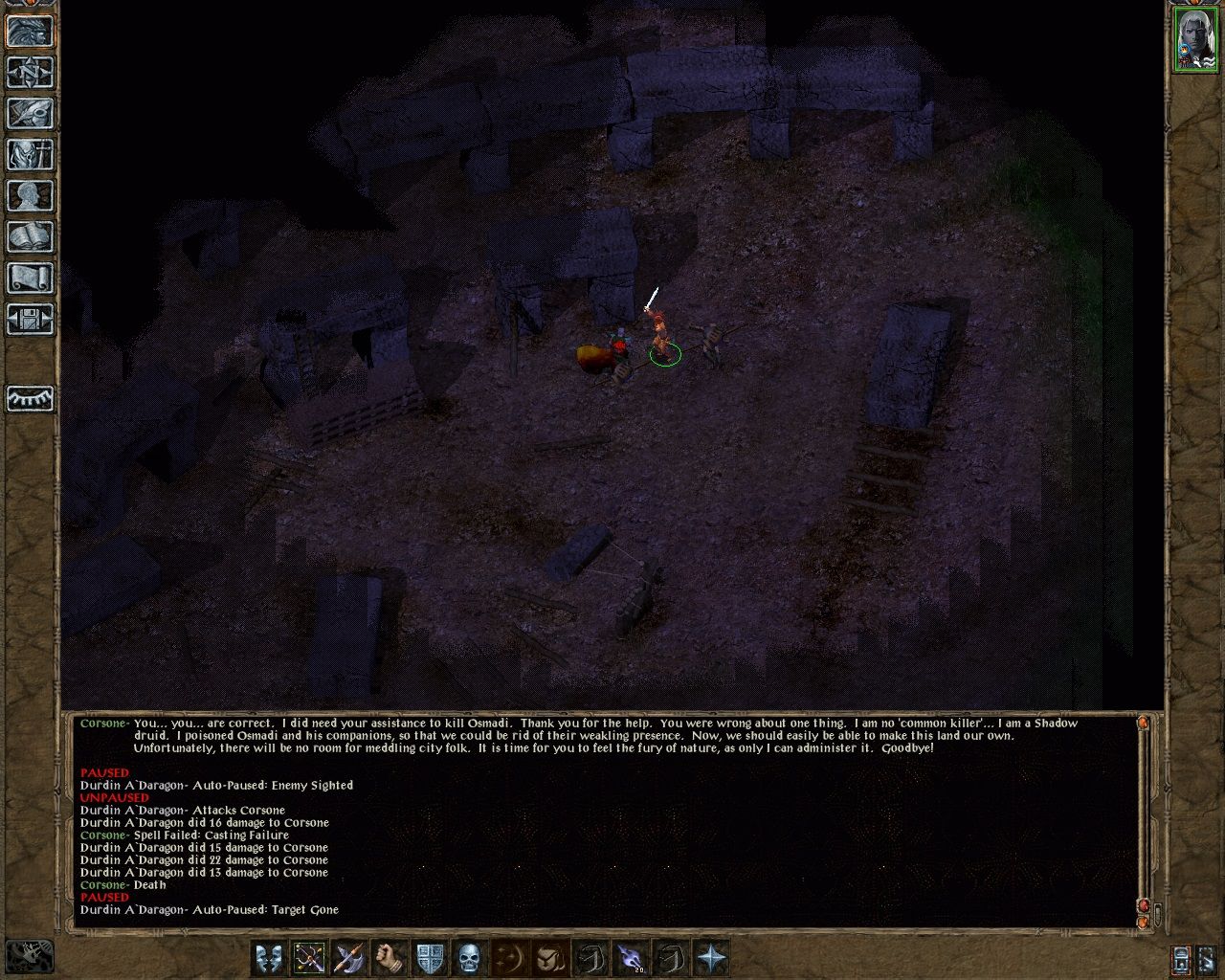Click the rest button at bottom-left corner
Image resolution: width=1225 pixels, height=980 pixels.
pyautogui.click(x=29, y=954)
